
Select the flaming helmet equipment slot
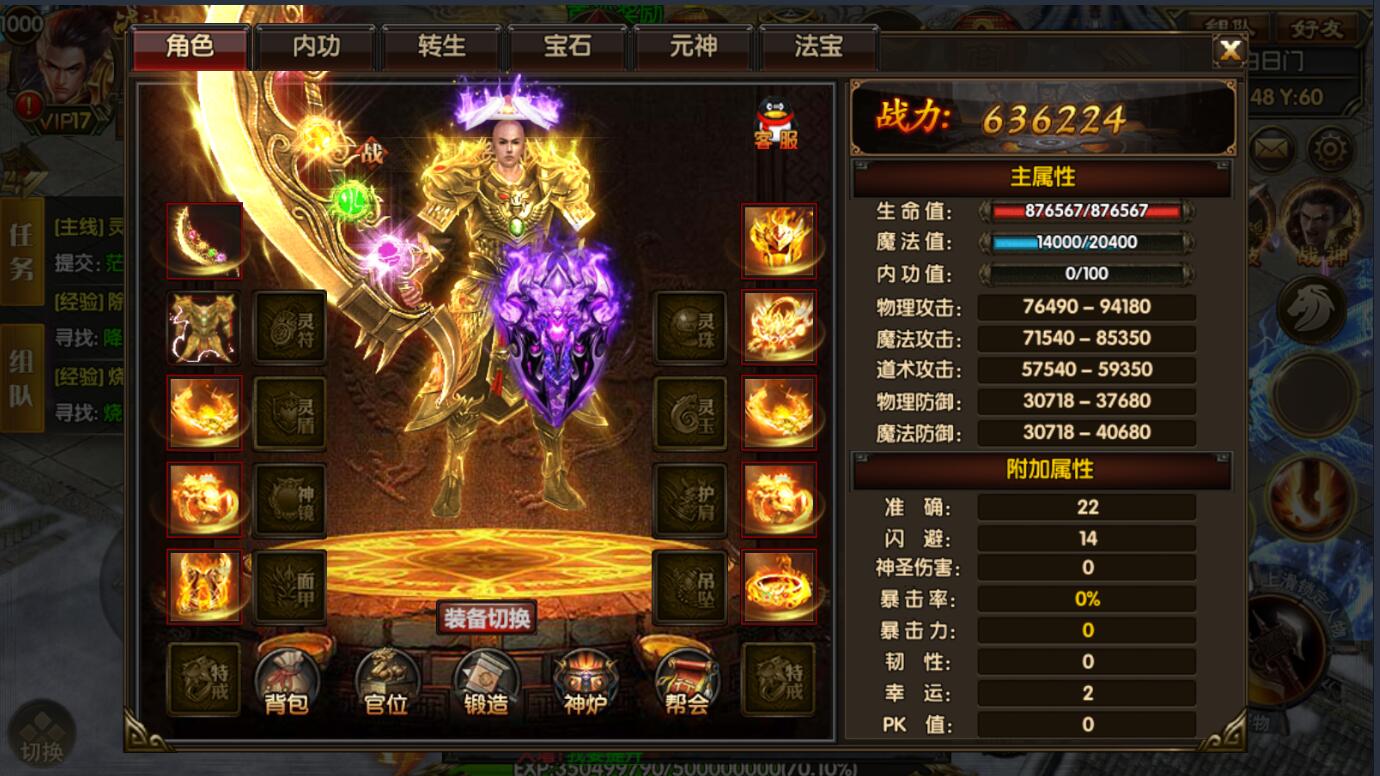pos(779,241)
